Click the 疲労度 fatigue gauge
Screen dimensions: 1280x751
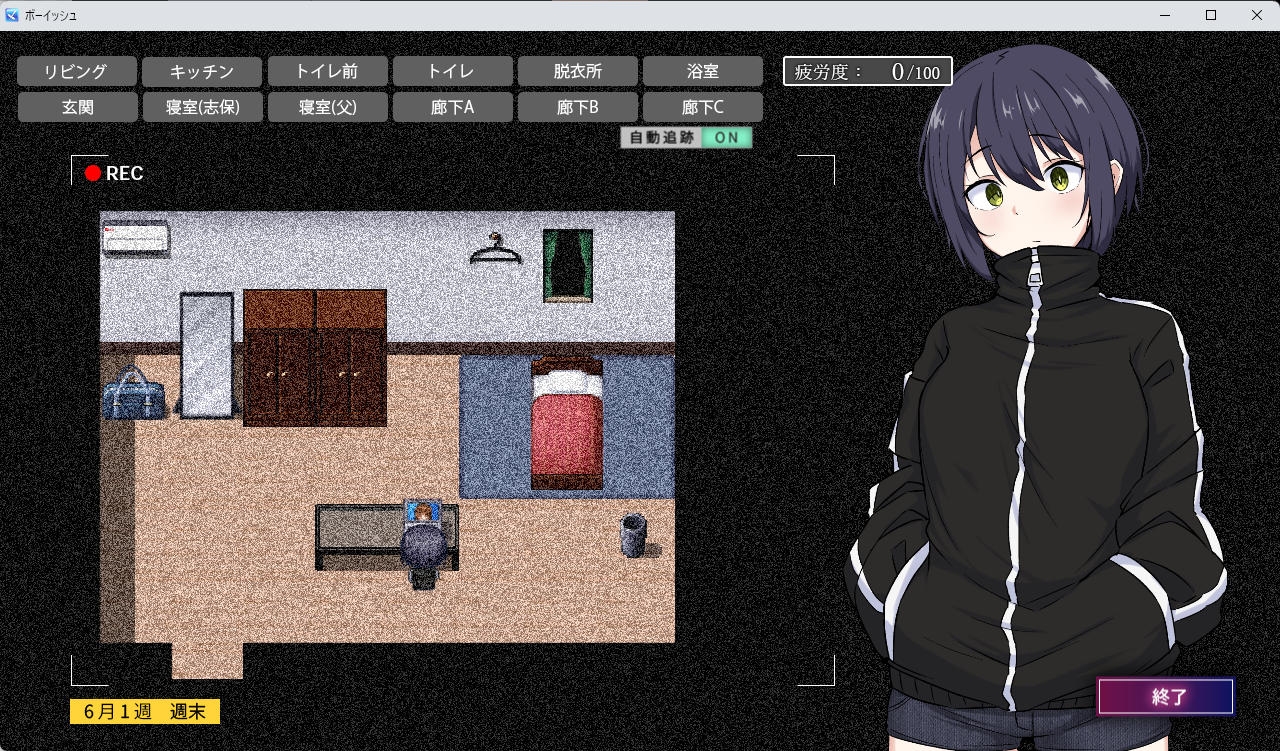coord(866,71)
